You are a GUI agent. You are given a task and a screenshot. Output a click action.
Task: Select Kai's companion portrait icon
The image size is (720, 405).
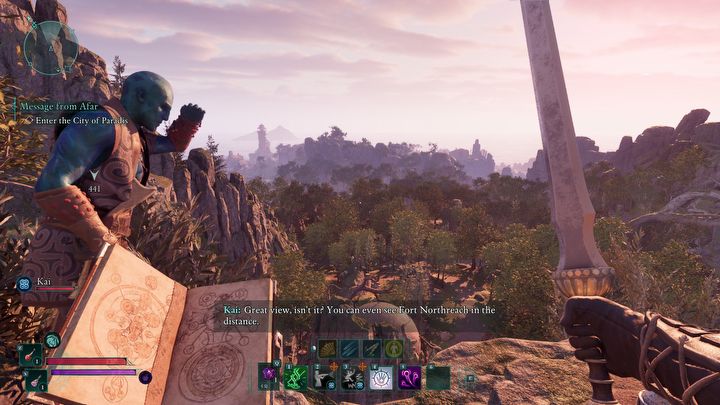click(x=23, y=284)
